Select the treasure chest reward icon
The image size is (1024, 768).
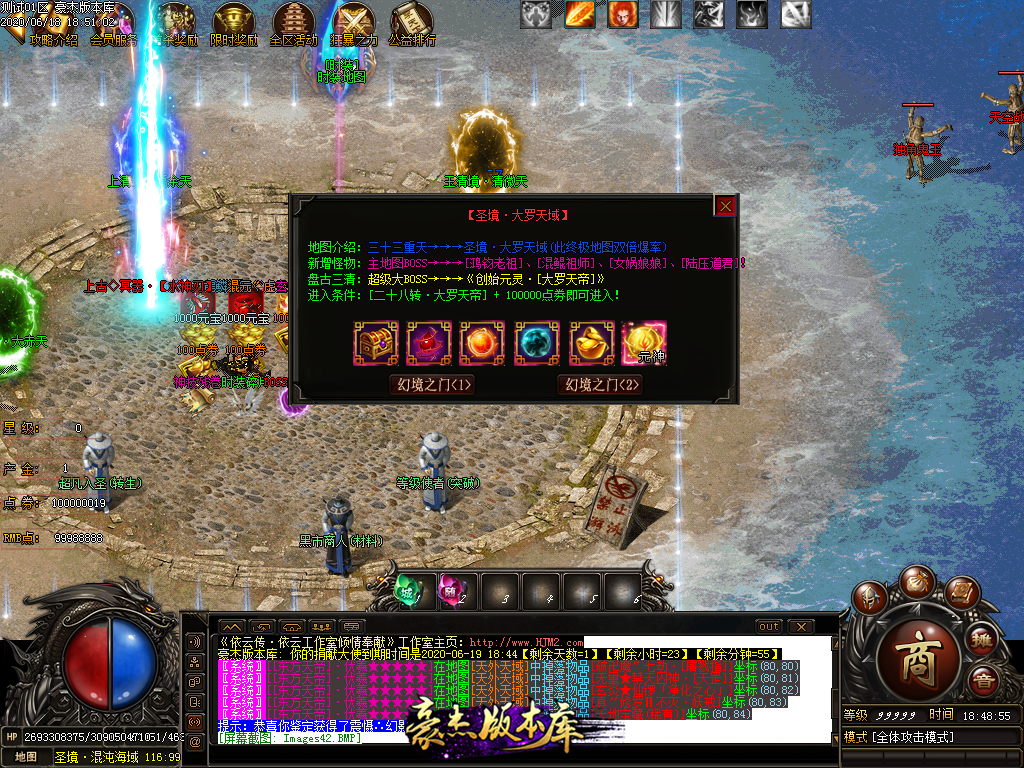click(376, 343)
